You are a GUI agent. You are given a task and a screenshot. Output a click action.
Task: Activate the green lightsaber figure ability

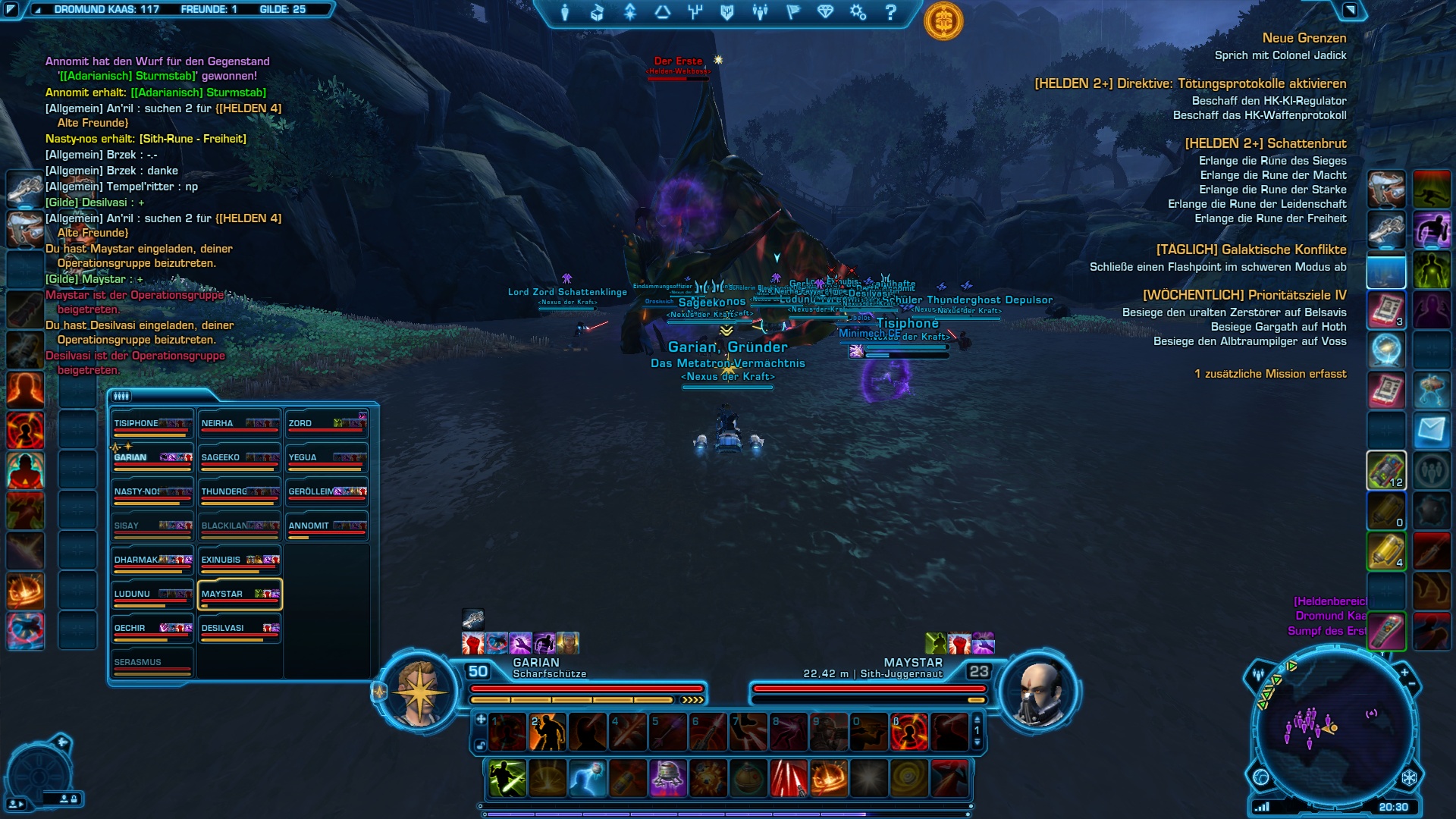tap(507, 778)
